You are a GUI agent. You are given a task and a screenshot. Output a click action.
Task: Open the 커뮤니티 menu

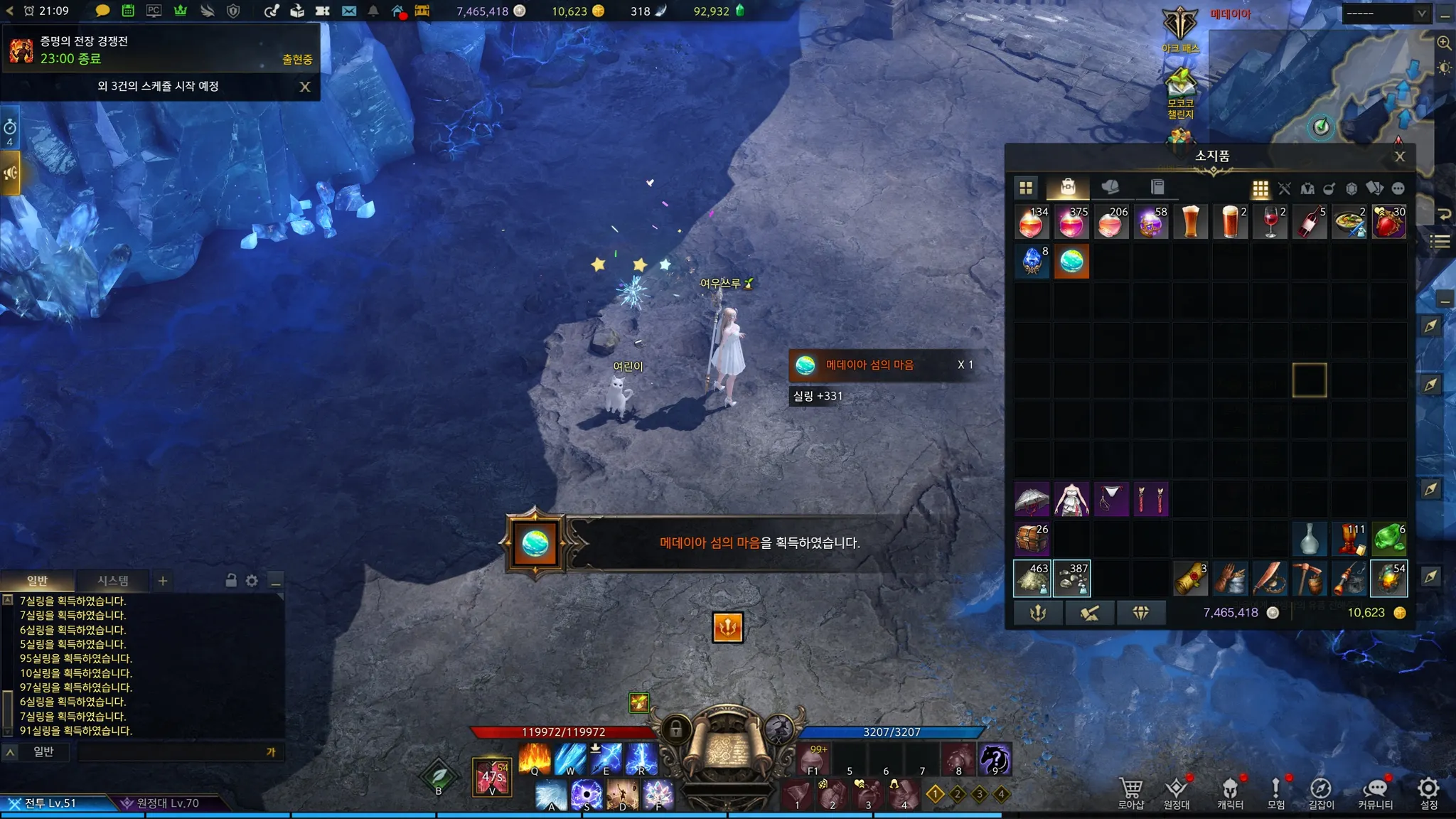1376,792
